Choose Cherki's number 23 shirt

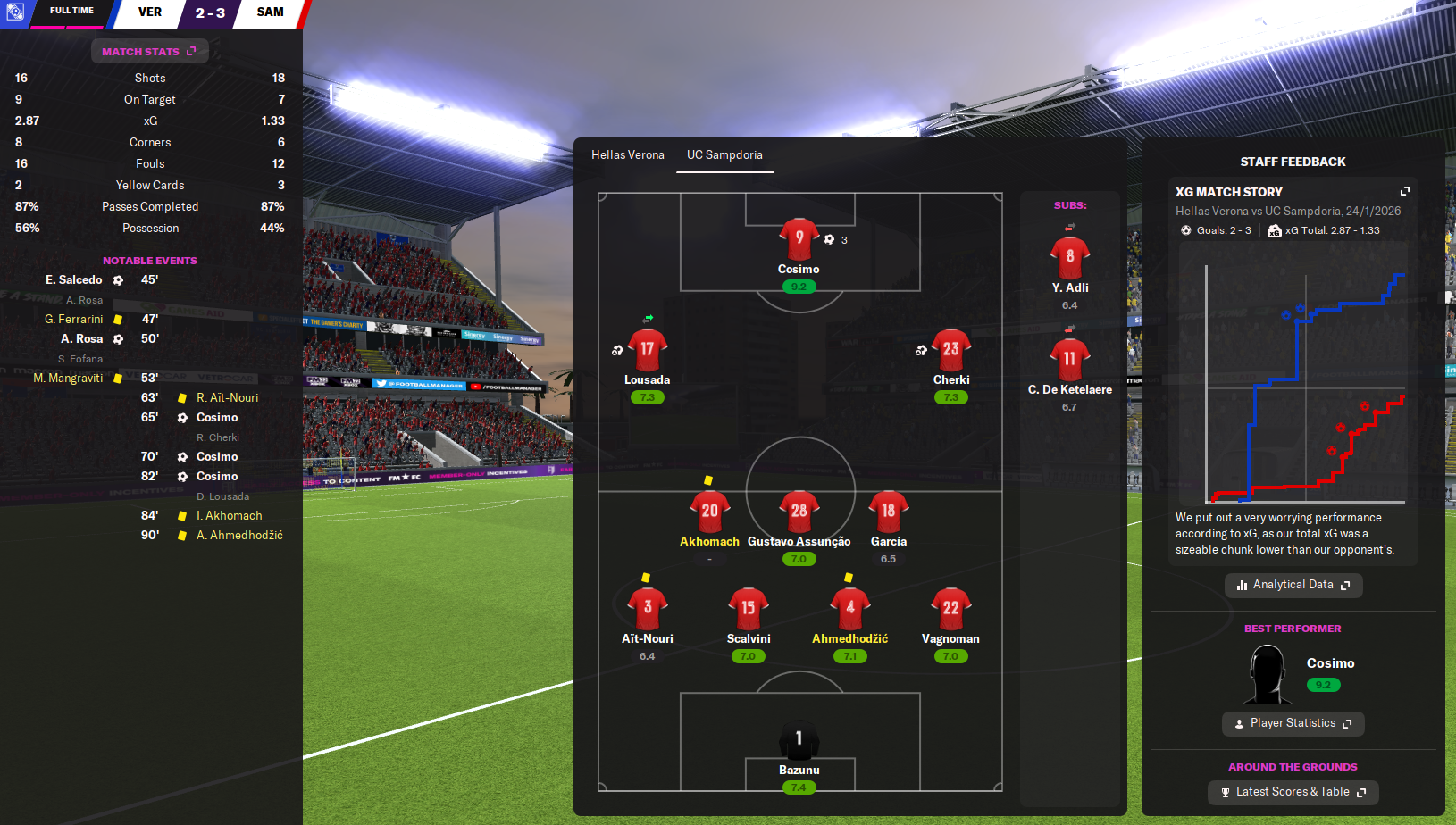[950, 350]
